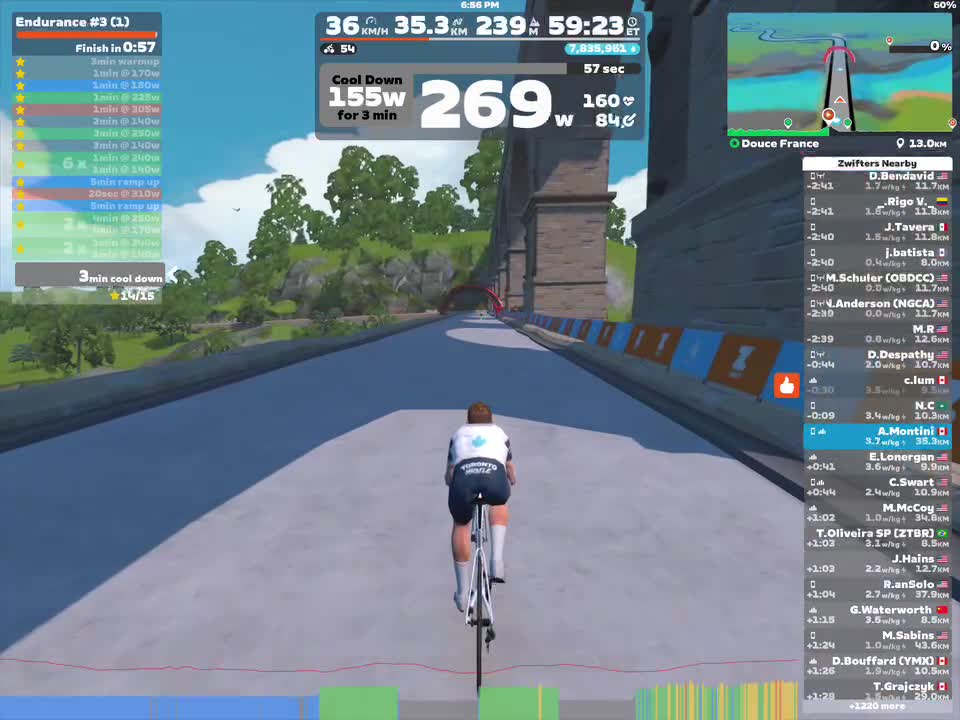Select the 3min cool down workout step
Viewport: 960px width, 720px height.
pyautogui.click(x=88, y=276)
